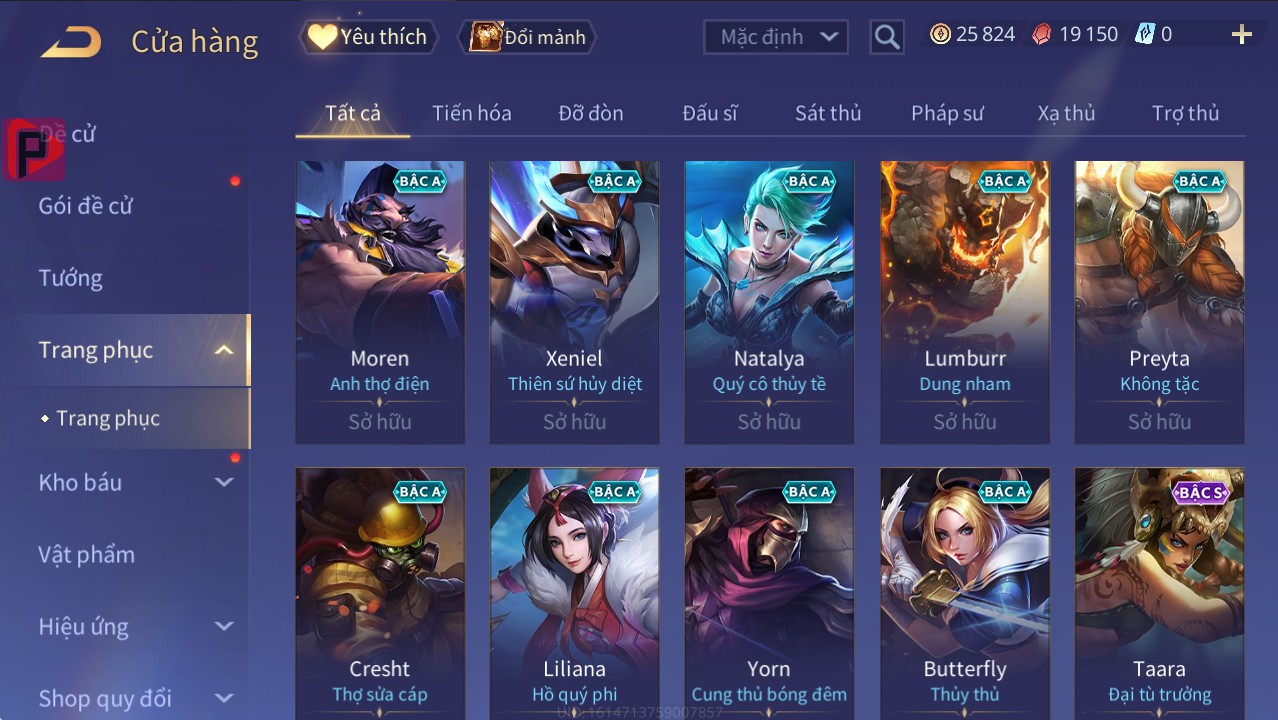View the Pháp sư tab

coord(946,113)
